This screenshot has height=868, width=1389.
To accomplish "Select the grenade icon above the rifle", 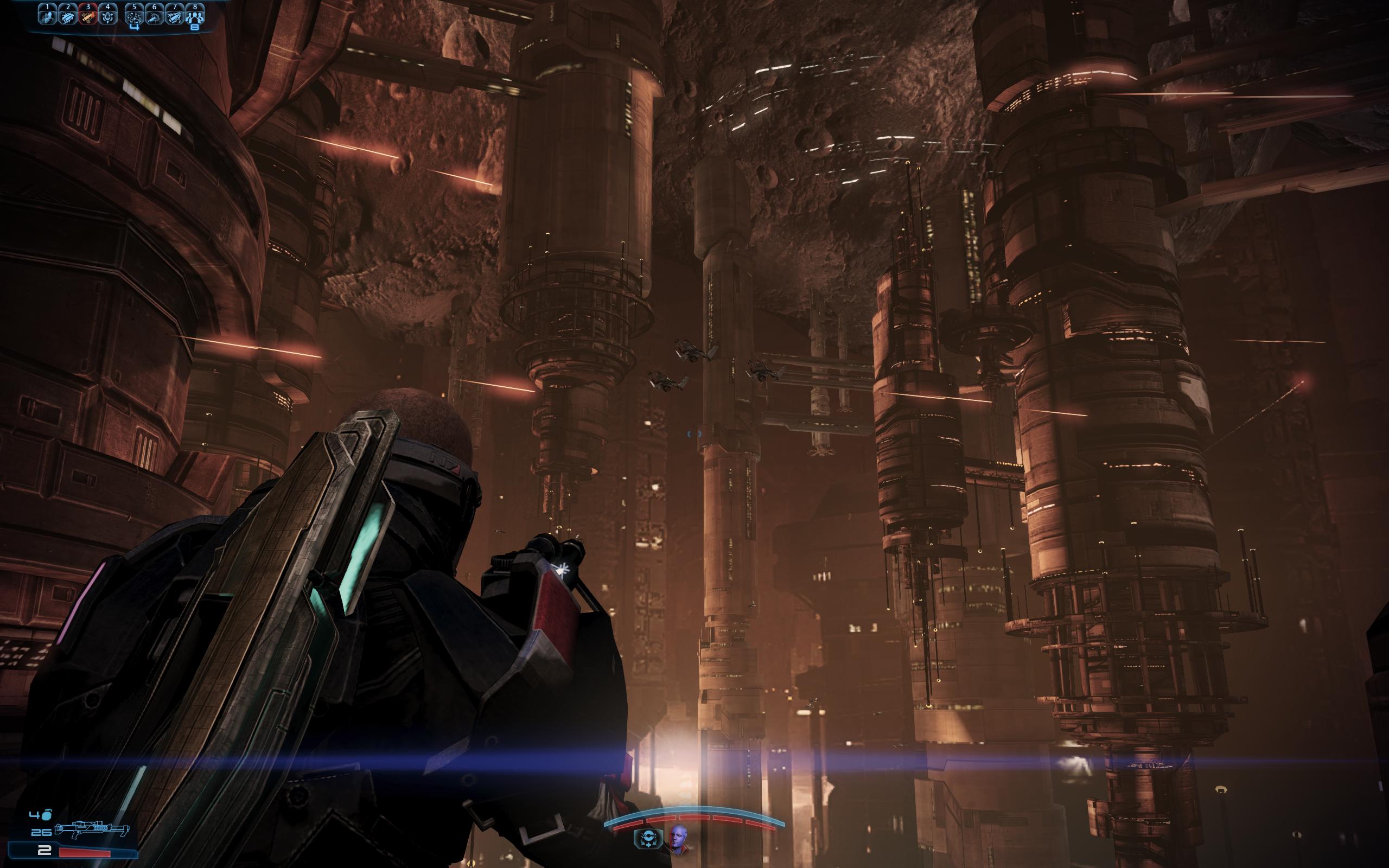I will coord(47,815).
